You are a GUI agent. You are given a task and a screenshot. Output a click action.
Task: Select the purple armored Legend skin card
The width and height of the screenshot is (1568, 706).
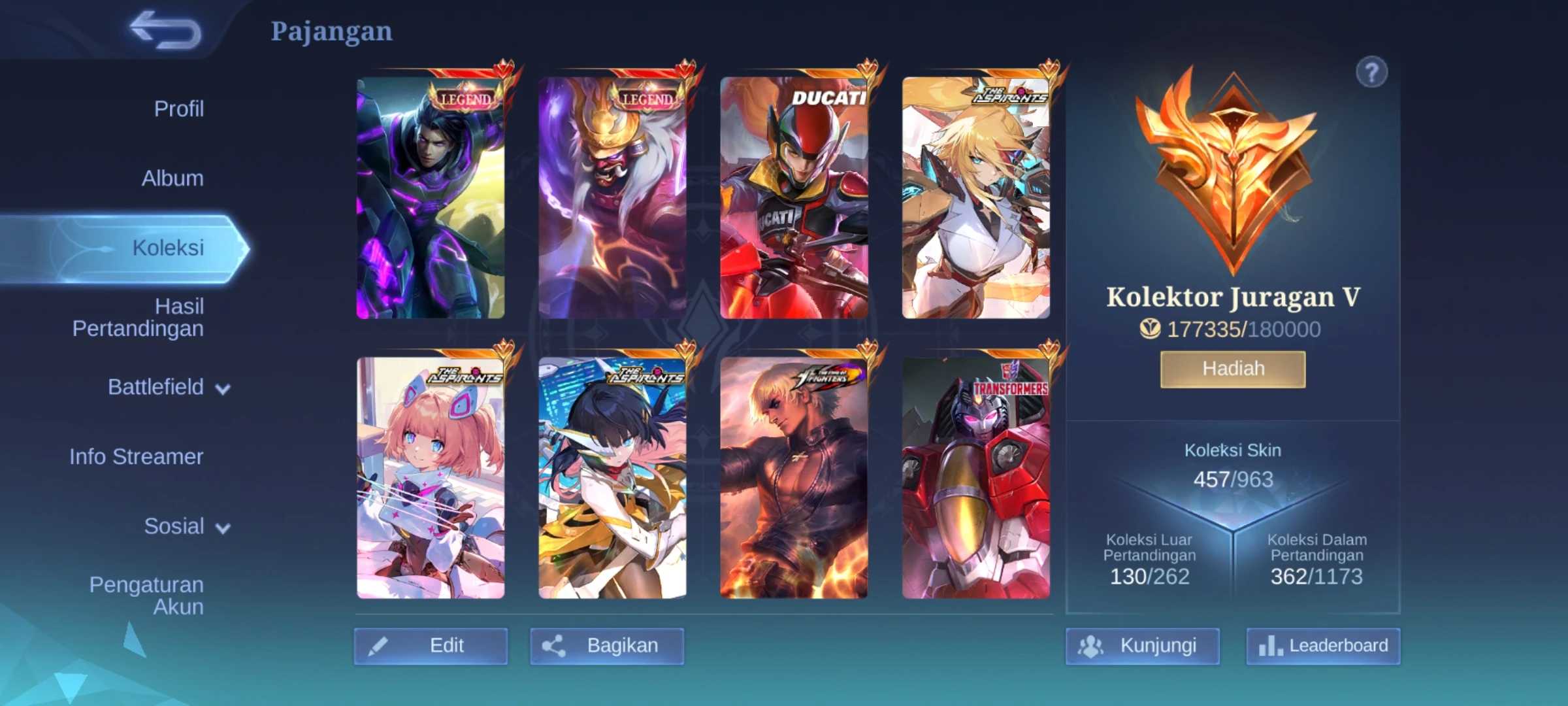pyautogui.click(x=431, y=197)
